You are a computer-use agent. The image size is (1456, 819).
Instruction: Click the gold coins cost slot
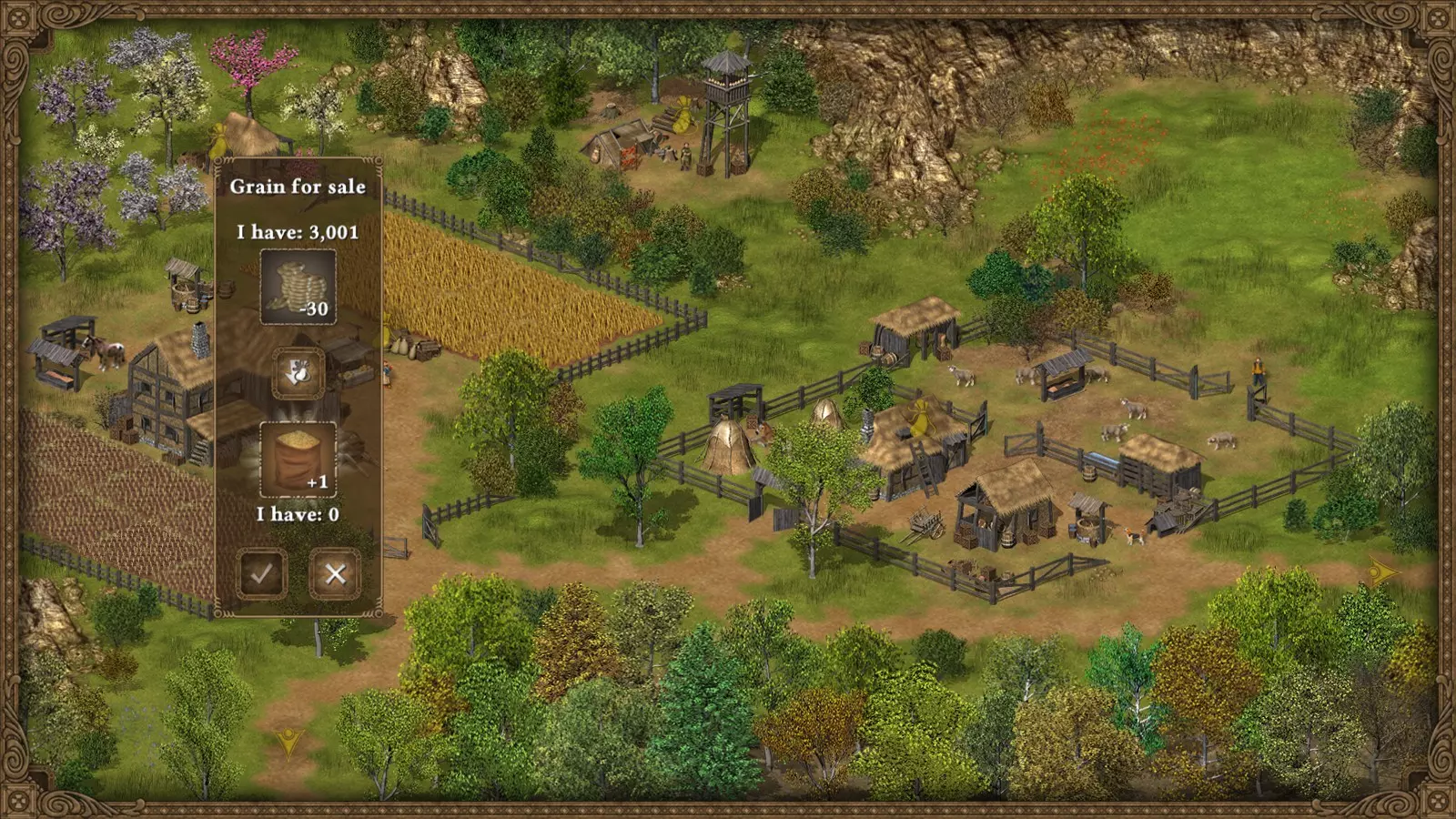coord(298,287)
